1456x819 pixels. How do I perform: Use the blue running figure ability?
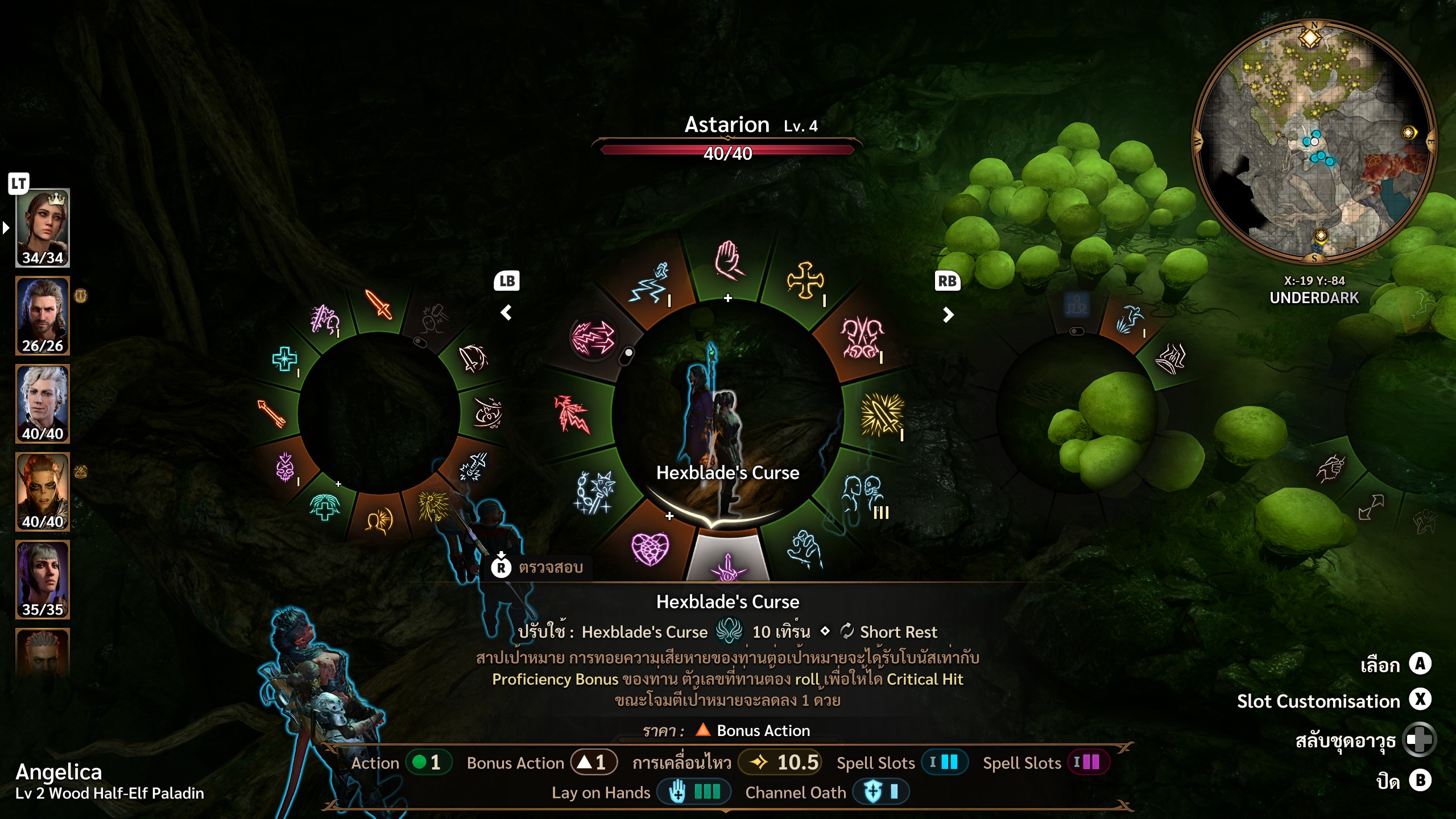click(x=650, y=282)
